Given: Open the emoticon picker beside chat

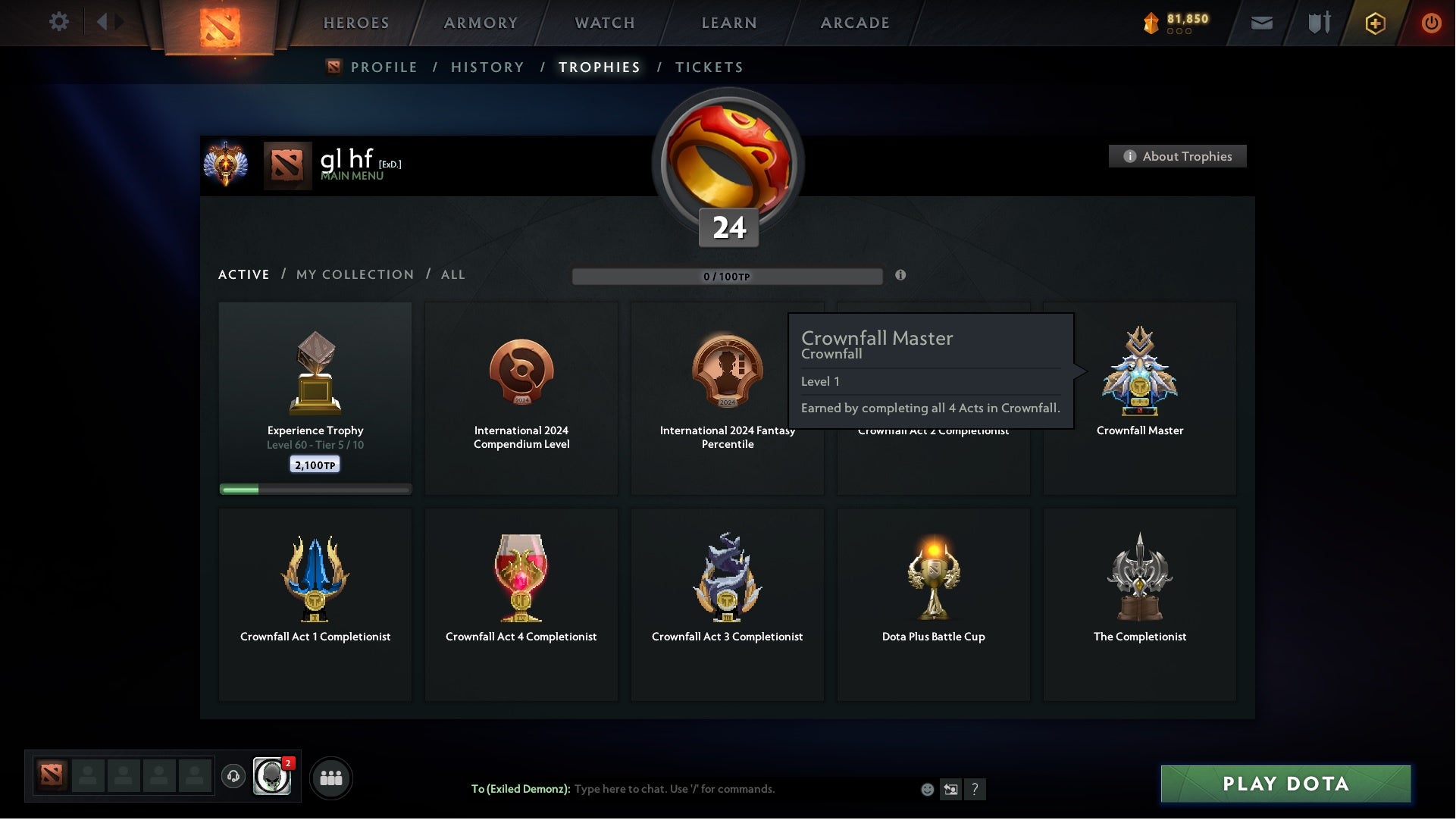Looking at the screenshot, I should tap(926, 789).
